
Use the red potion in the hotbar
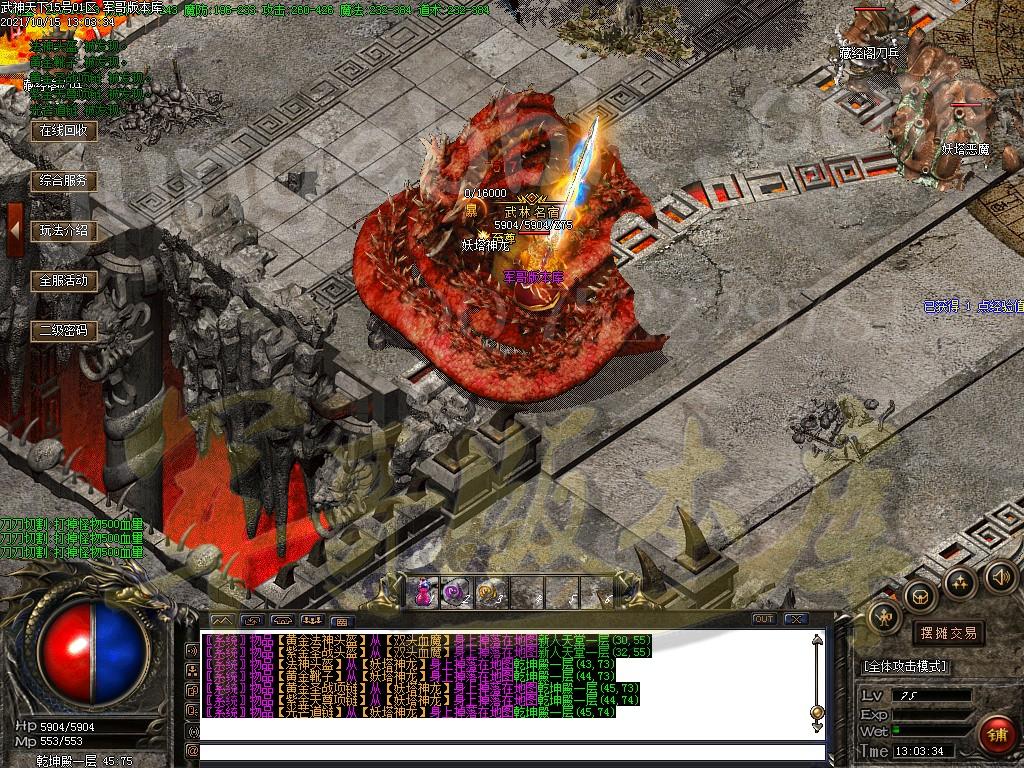point(425,592)
